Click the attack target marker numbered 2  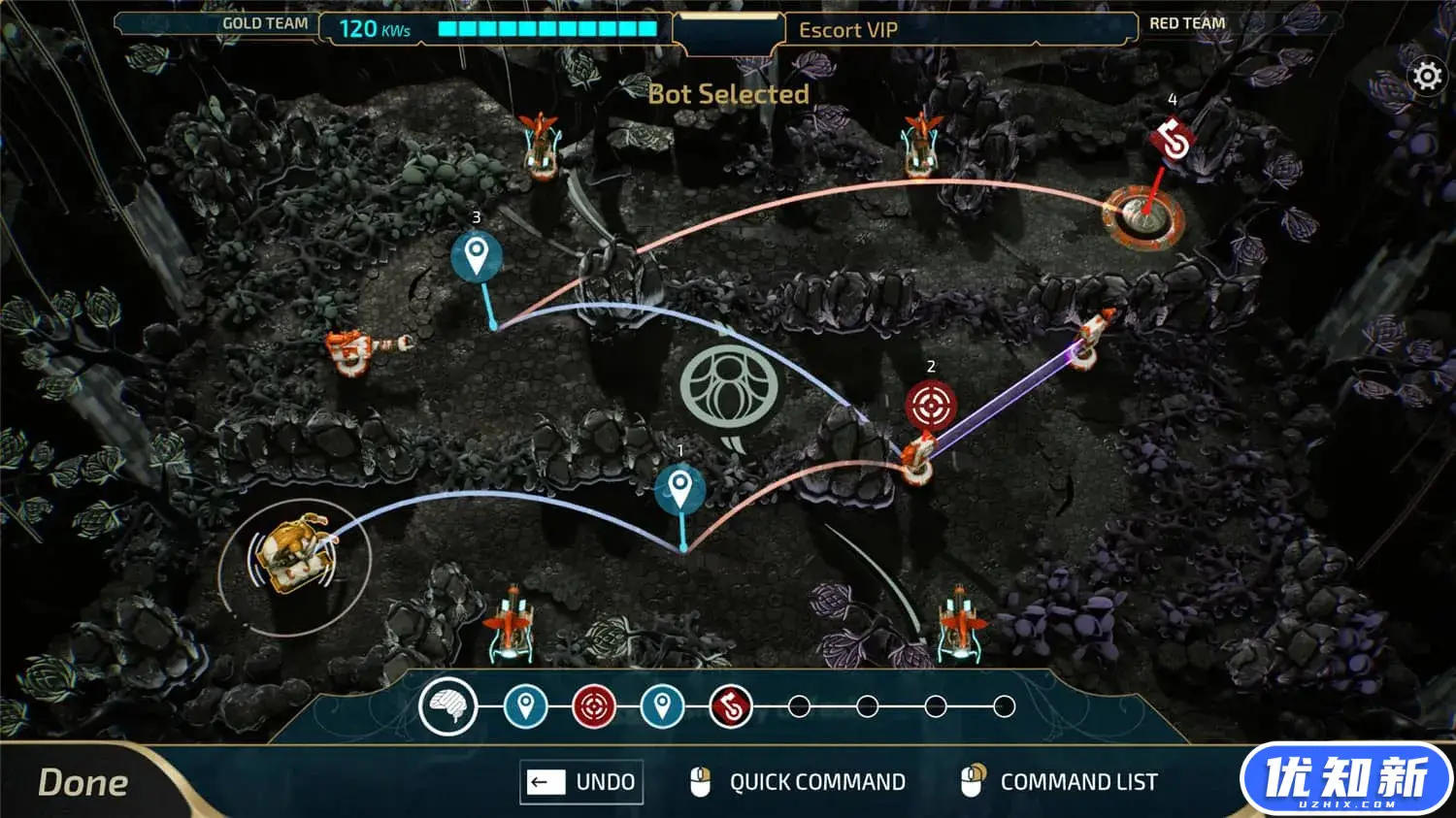tap(931, 406)
